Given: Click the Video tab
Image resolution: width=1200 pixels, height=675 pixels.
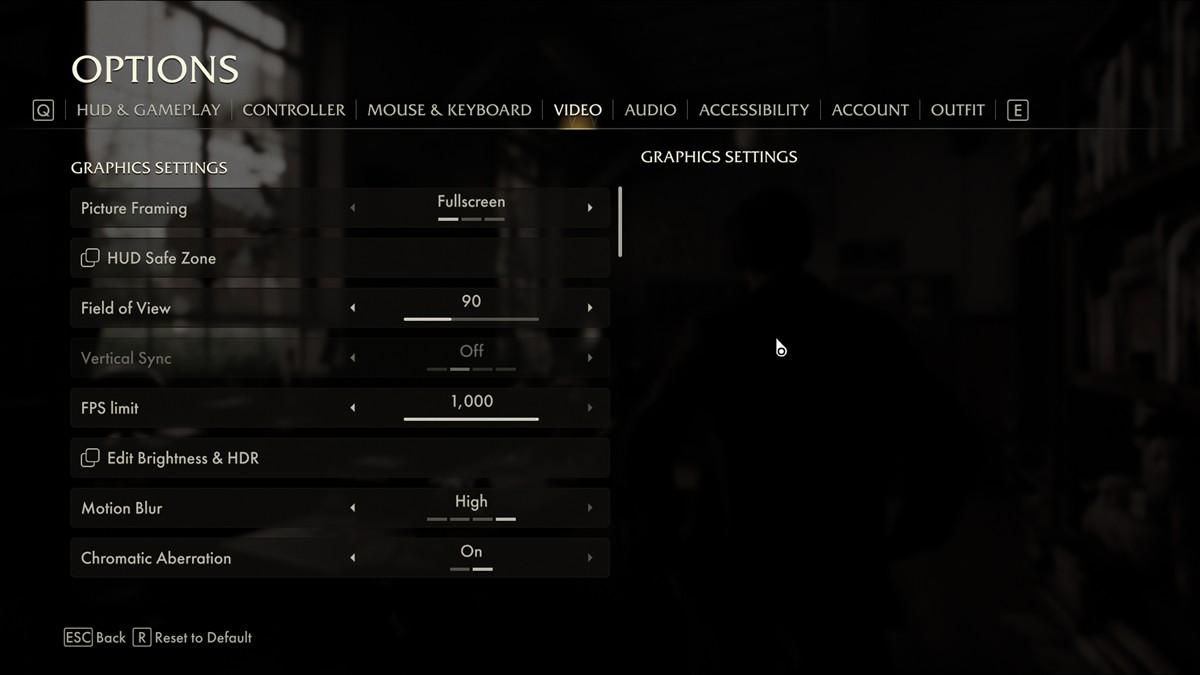Looking at the screenshot, I should (x=578, y=110).
